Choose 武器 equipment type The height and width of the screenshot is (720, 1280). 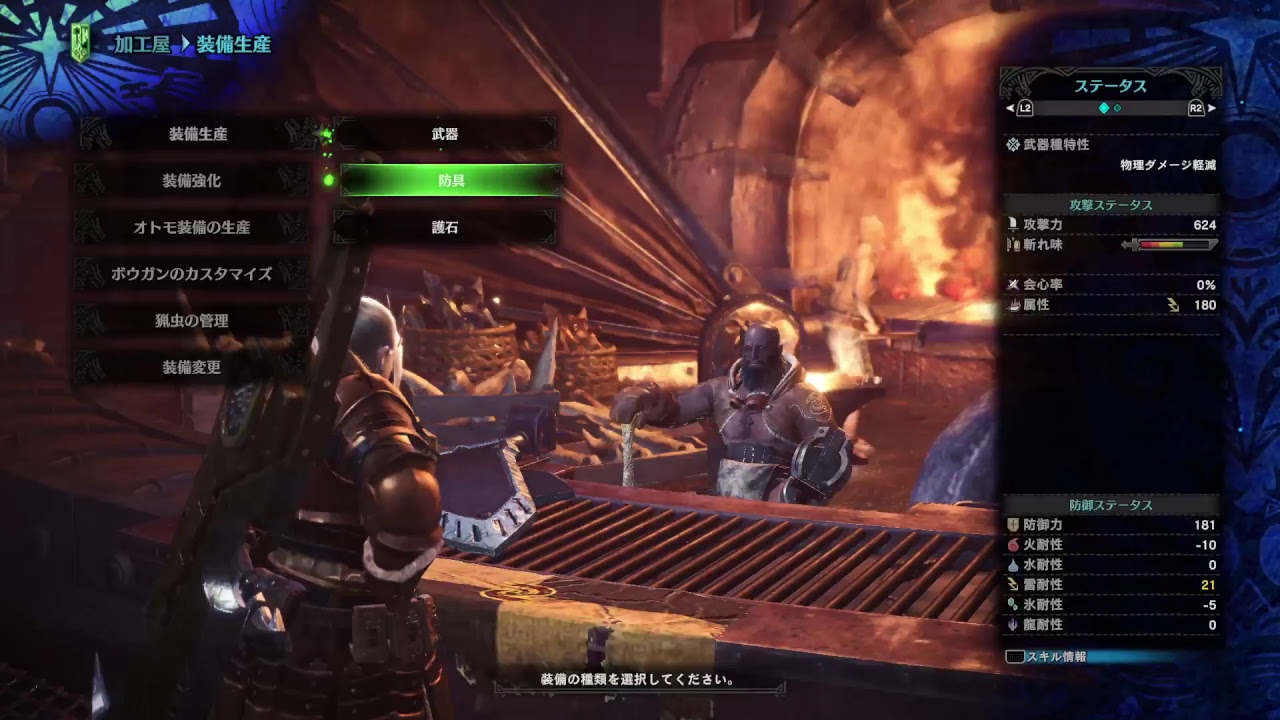[445, 134]
